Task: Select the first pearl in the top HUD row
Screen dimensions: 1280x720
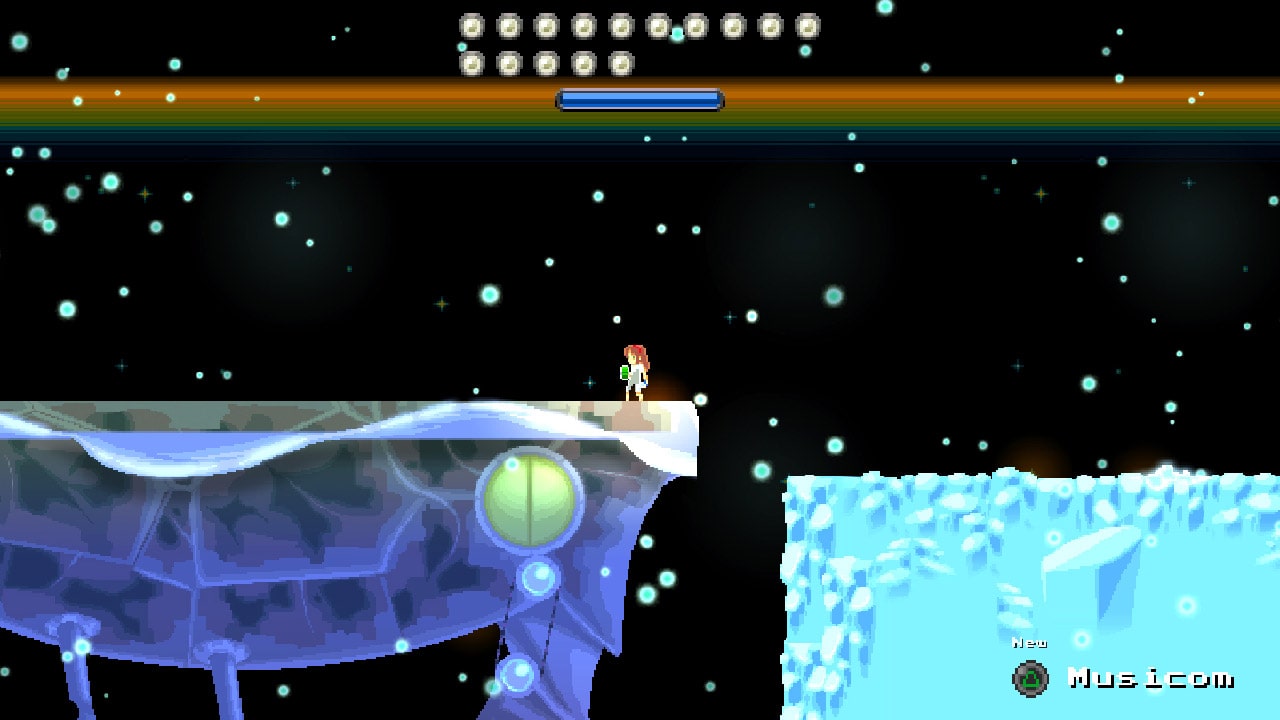Action: coord(471,25)
